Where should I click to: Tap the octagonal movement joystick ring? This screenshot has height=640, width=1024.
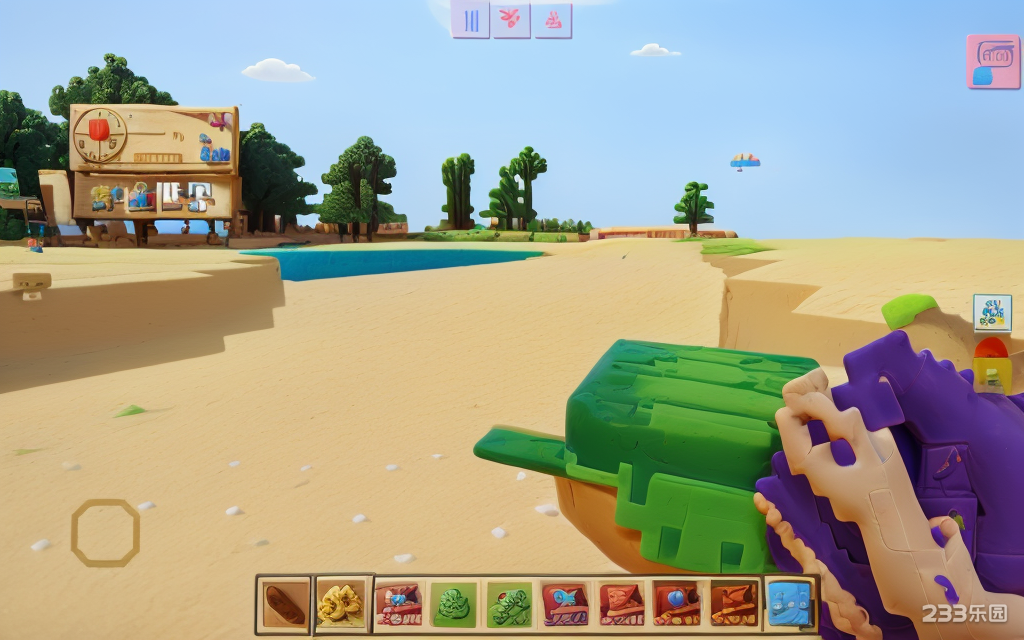105,532
